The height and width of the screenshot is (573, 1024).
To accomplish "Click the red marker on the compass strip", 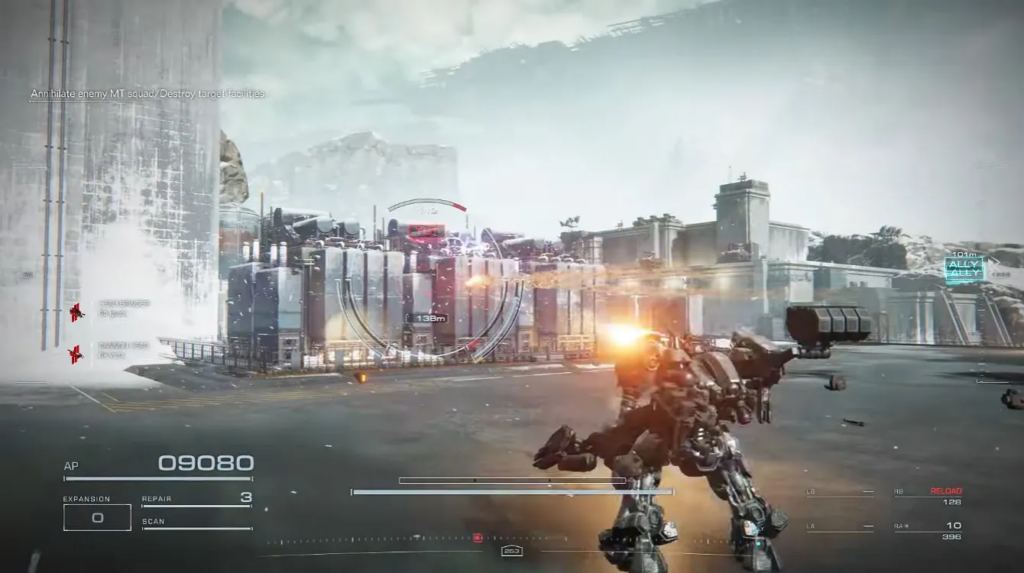I will [478, 538].
